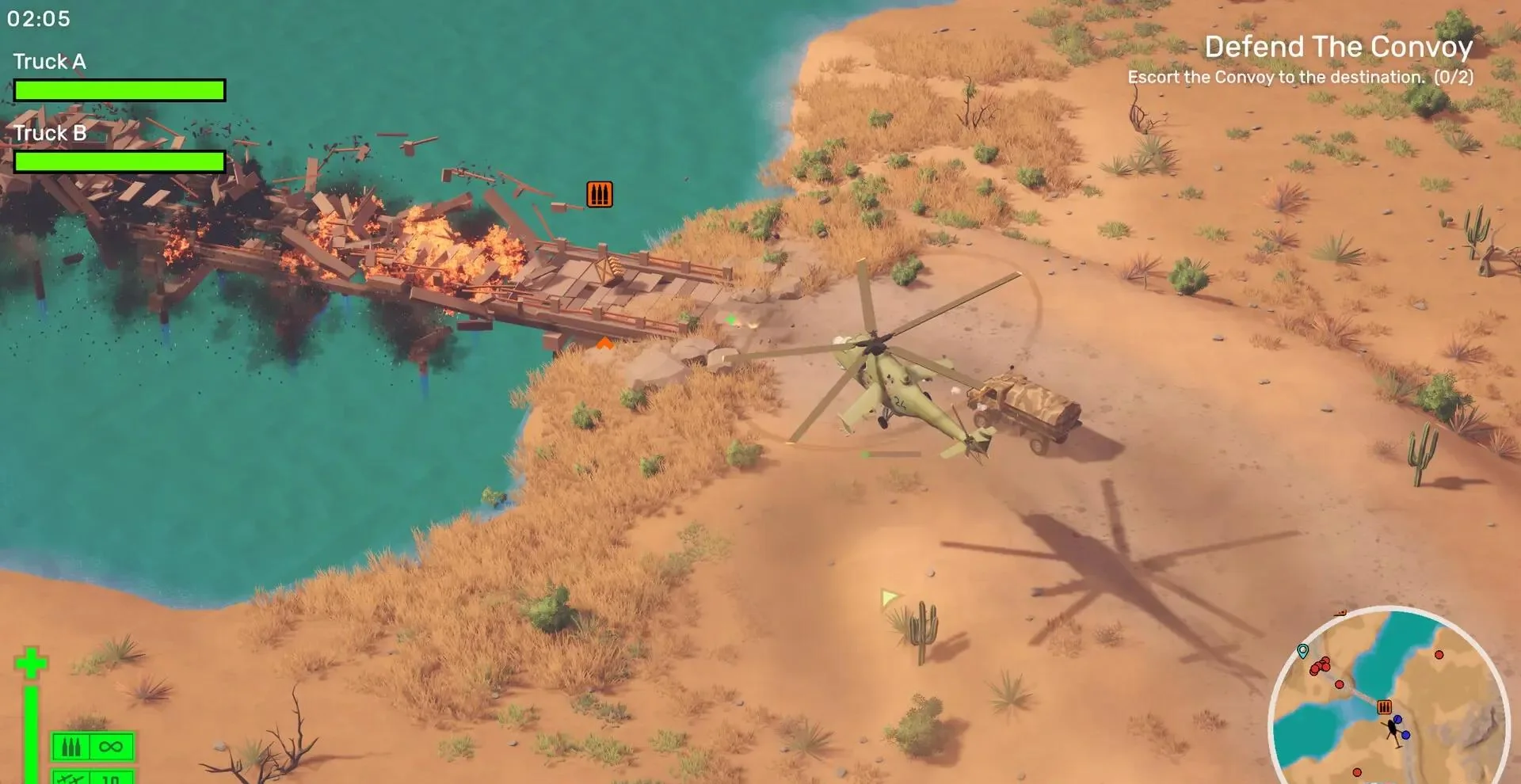Screen dimensions: 1521x784
Task: Click the helicopter icon on the minimap
Action: (1393, 729)
